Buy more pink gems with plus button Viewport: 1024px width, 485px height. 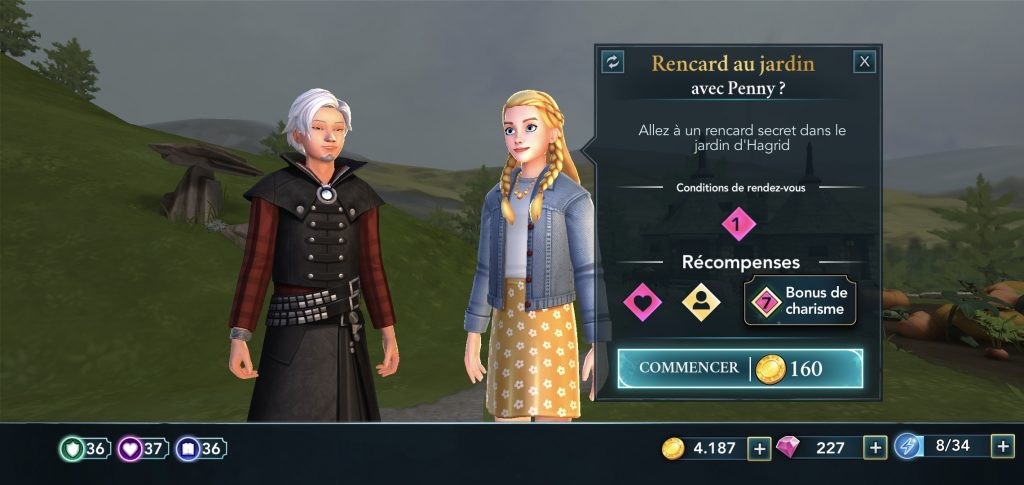[x=875, y=448]
